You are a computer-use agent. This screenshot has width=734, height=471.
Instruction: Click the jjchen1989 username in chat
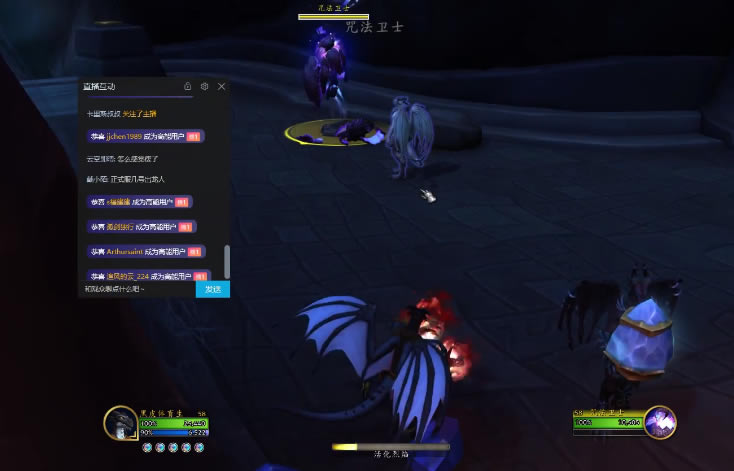pos(127,136)
